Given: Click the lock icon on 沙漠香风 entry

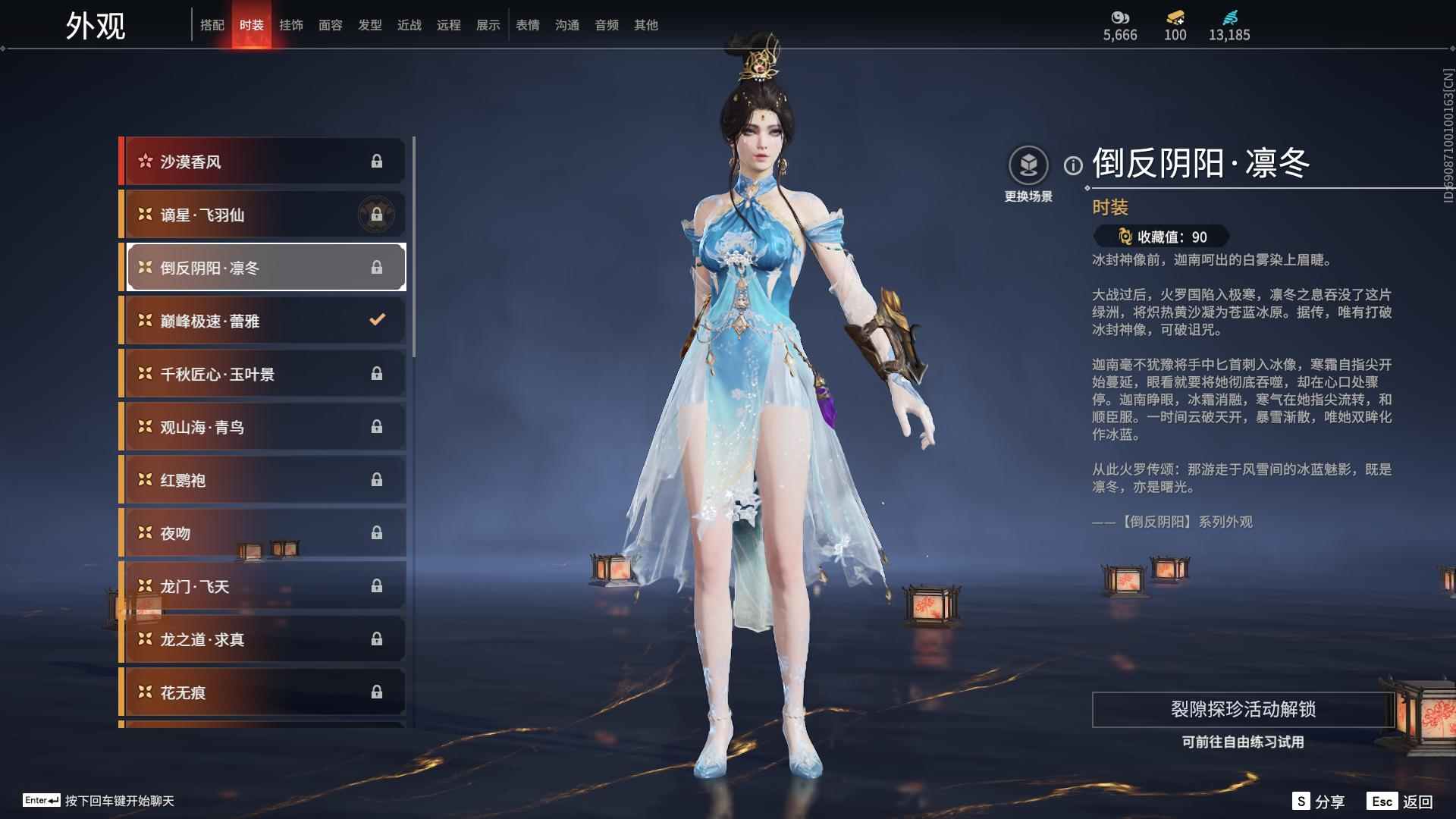Looking at the screenshot, I should click(x=378, y=161).
